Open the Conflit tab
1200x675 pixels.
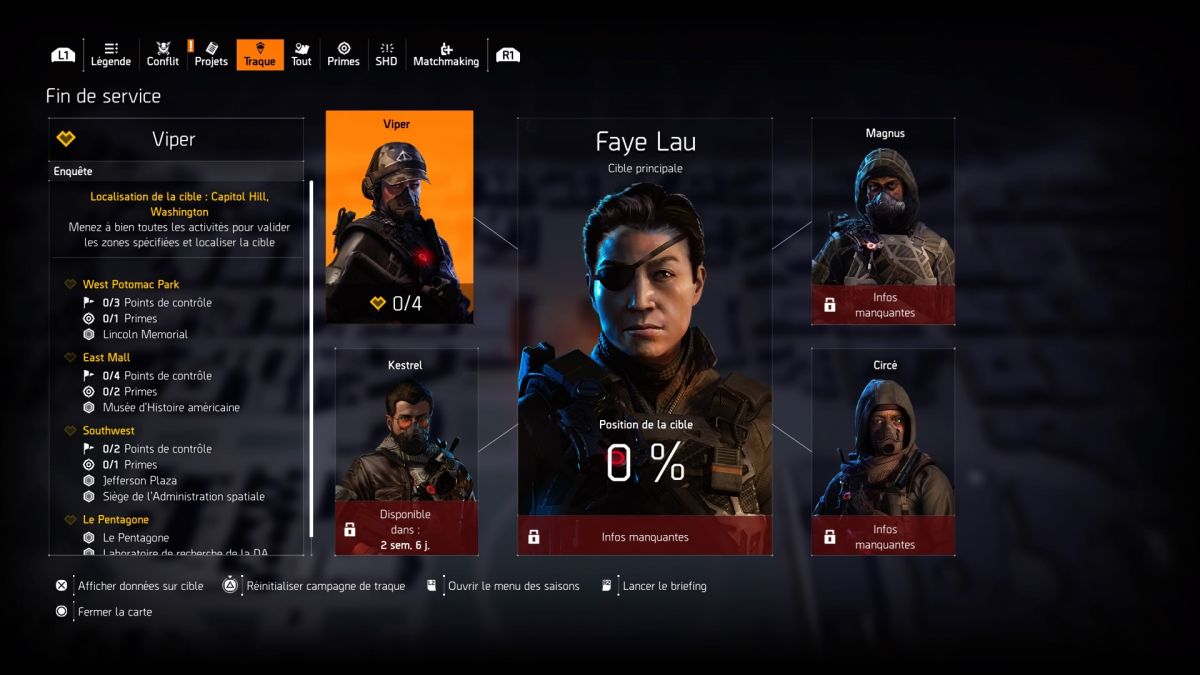[163, 54]
